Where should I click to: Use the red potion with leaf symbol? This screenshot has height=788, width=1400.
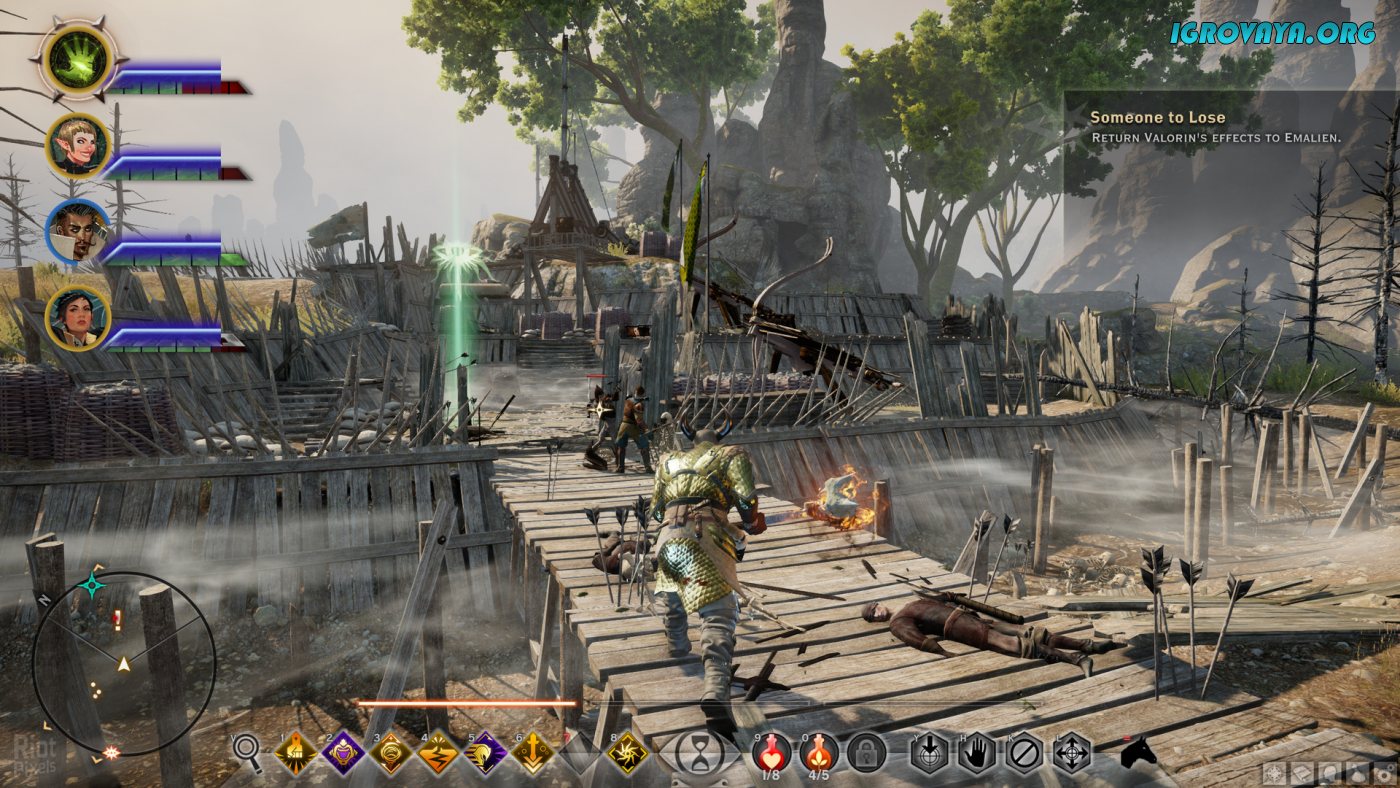pyautogui.click(x=819, y=752)
